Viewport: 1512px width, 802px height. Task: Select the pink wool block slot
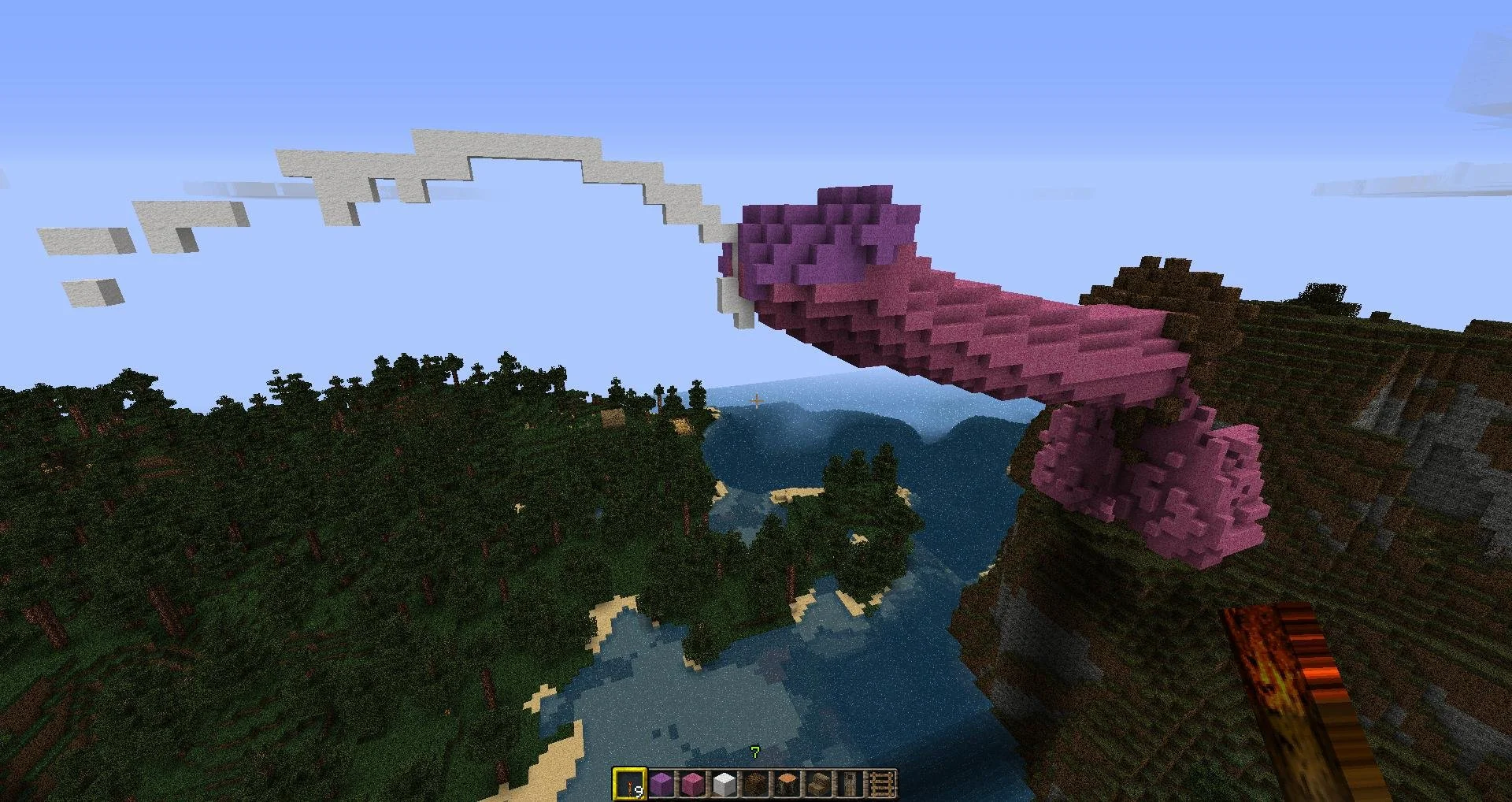(x=692, y=784)
